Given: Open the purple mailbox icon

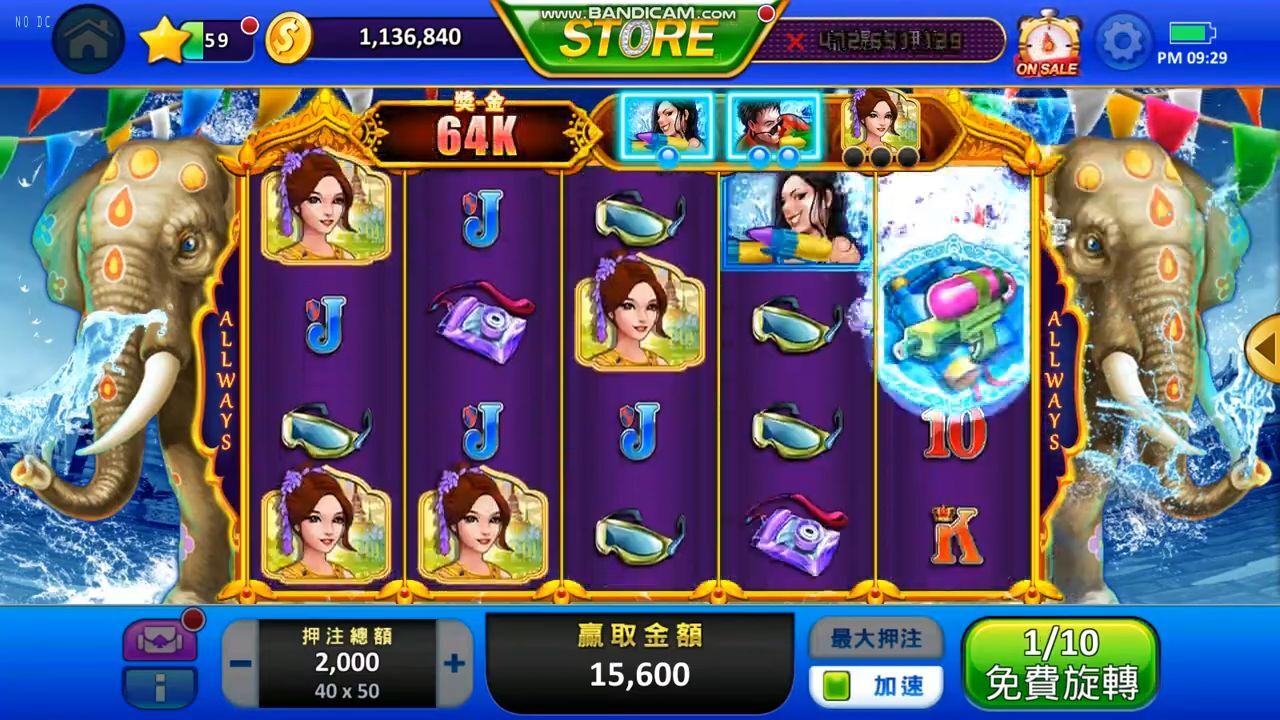Looking at the screenshot, I should [159, 641].
